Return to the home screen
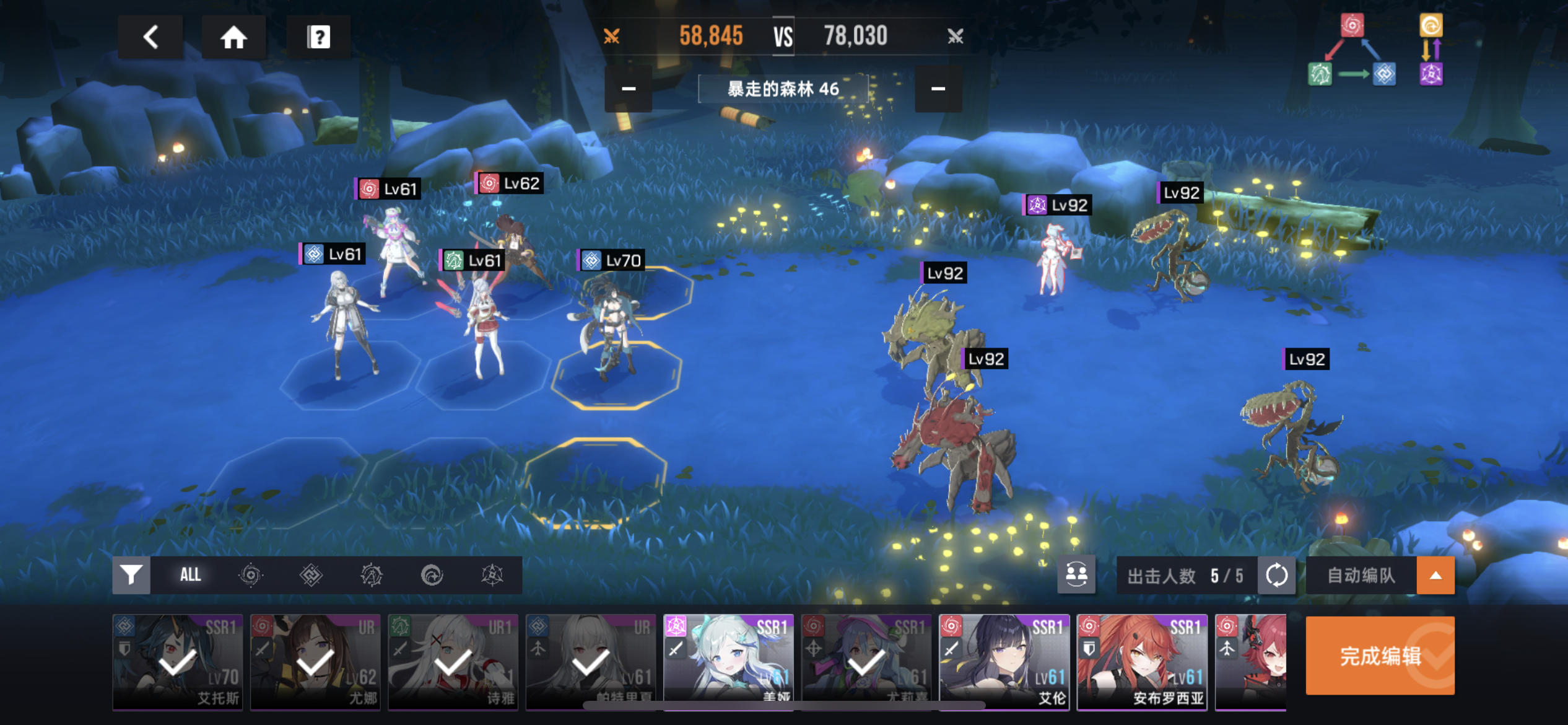 233,37
